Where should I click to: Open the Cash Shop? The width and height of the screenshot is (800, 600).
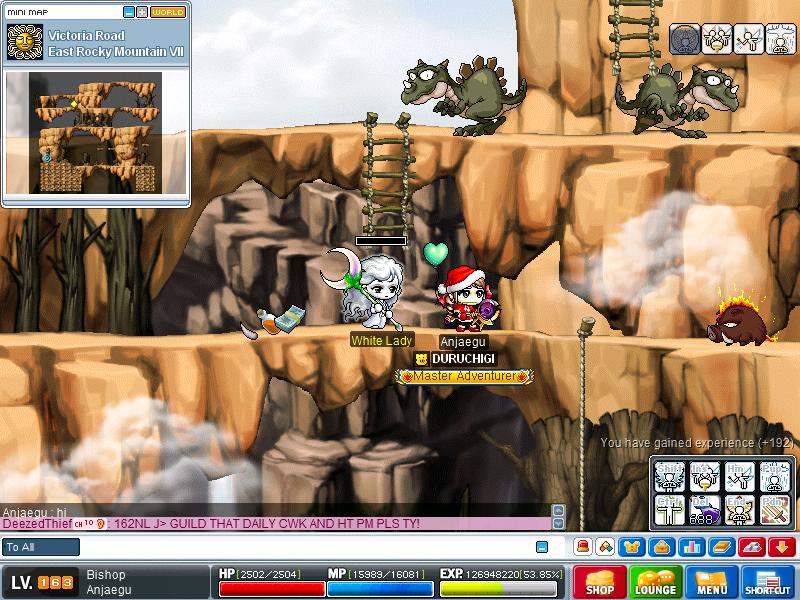(x=600, y=582)
